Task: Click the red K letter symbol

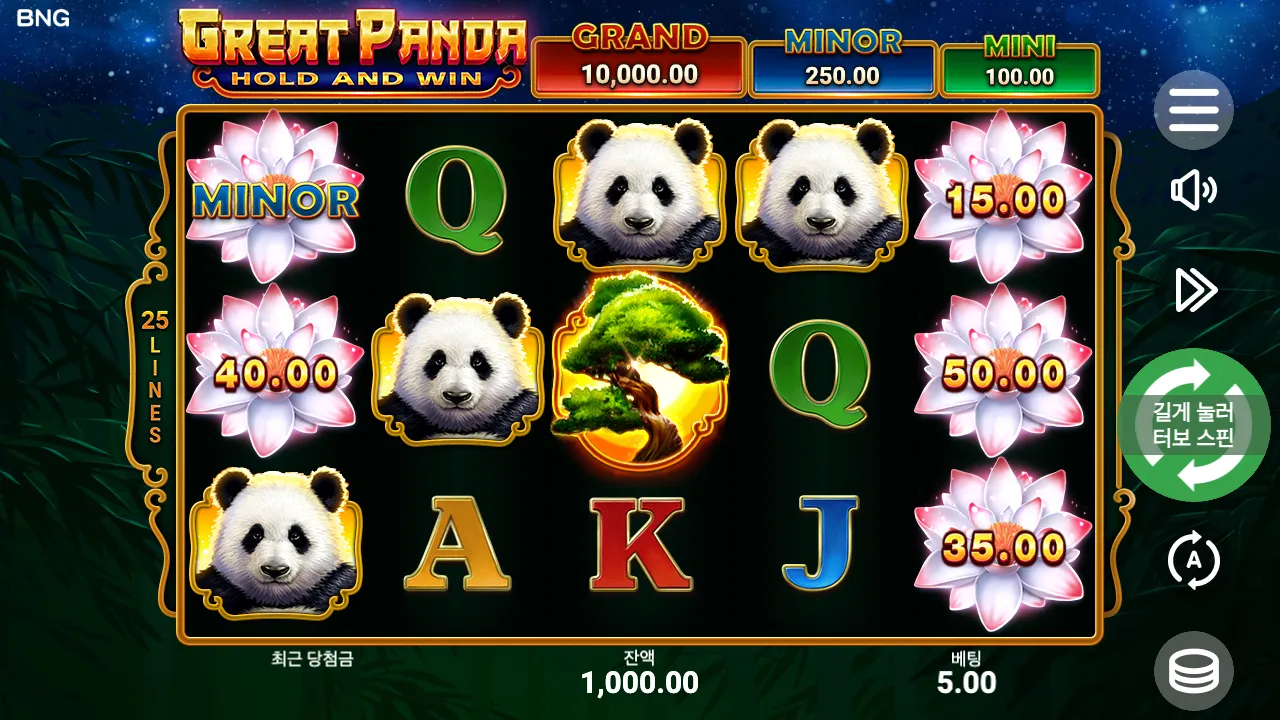Action: [640, 545]
